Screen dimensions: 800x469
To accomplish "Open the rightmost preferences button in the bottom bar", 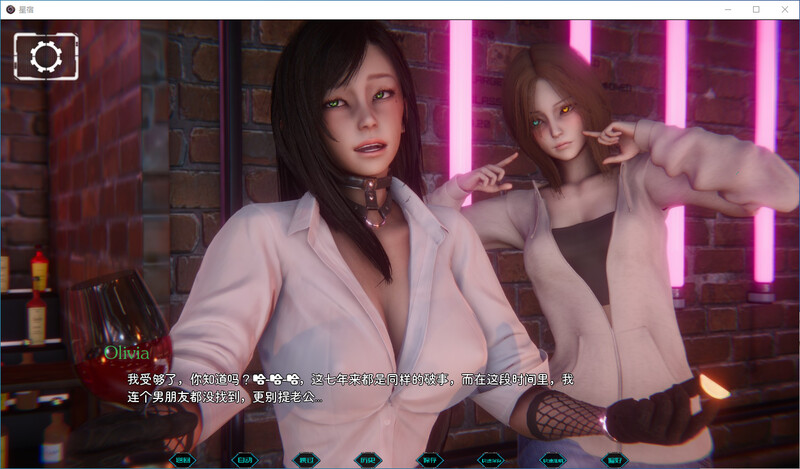I will 614,460.
